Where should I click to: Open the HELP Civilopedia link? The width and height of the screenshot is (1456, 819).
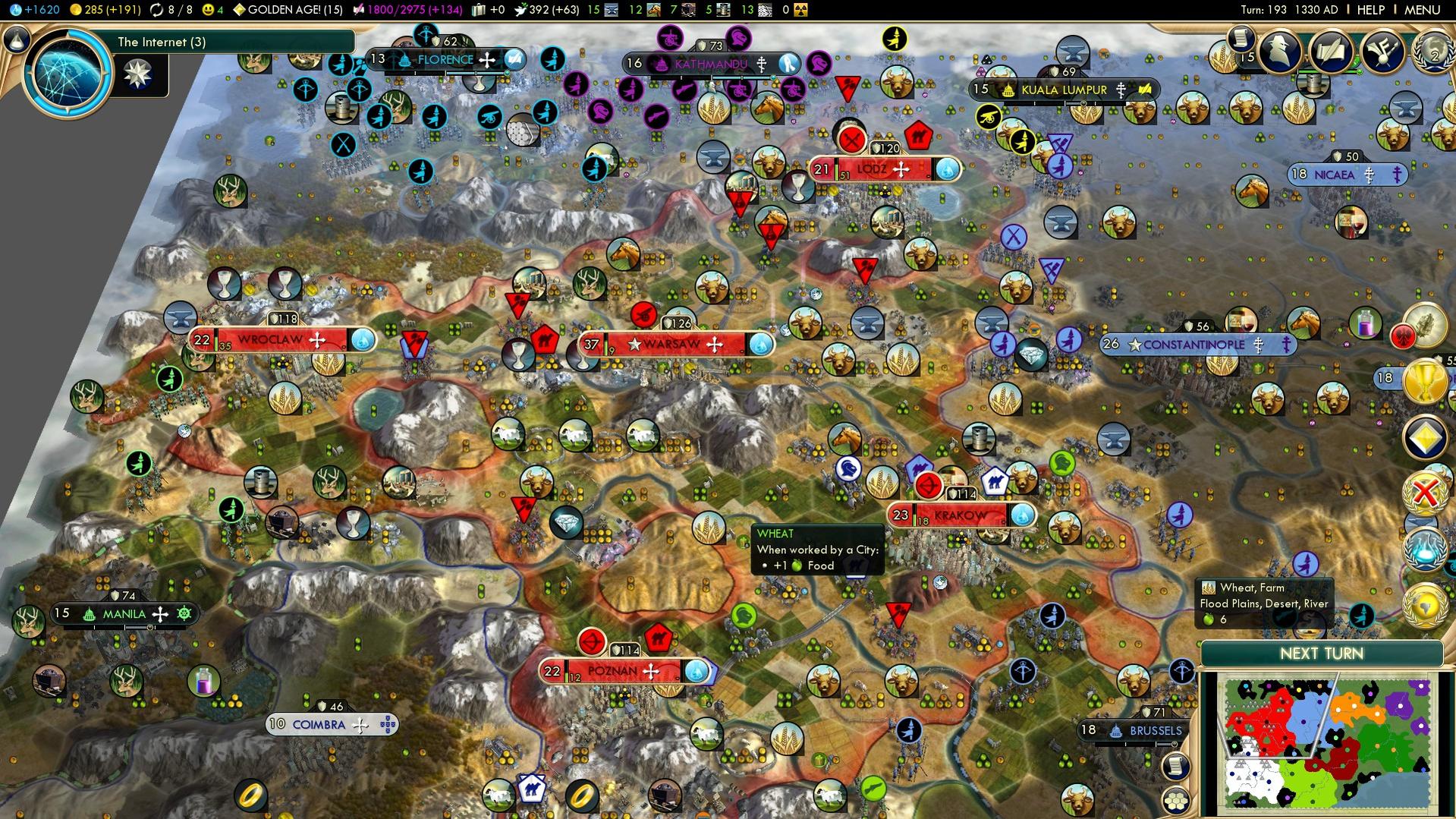click(x=1370, y=10)
